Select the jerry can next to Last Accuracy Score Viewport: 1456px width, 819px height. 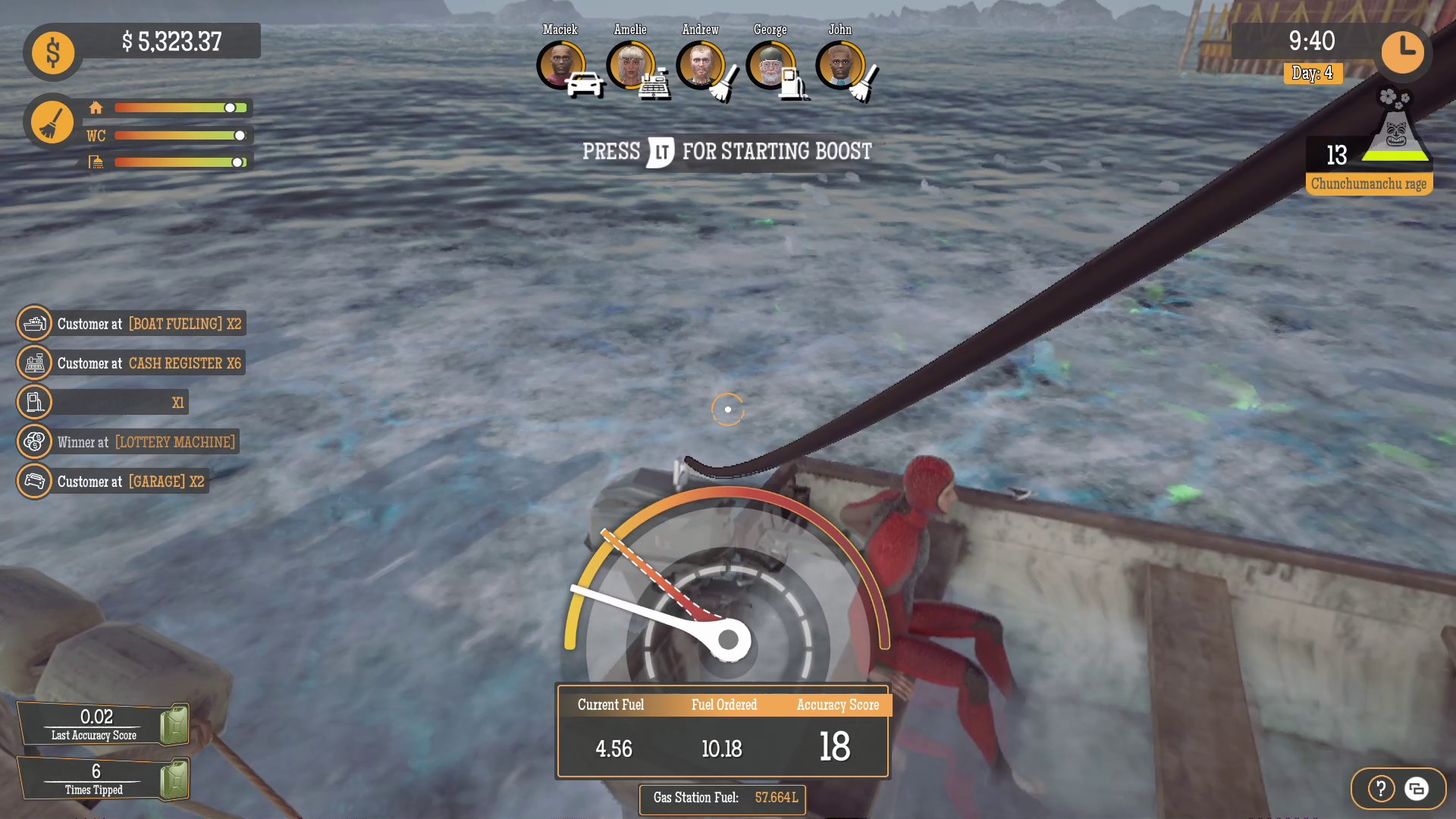(173, 724)
